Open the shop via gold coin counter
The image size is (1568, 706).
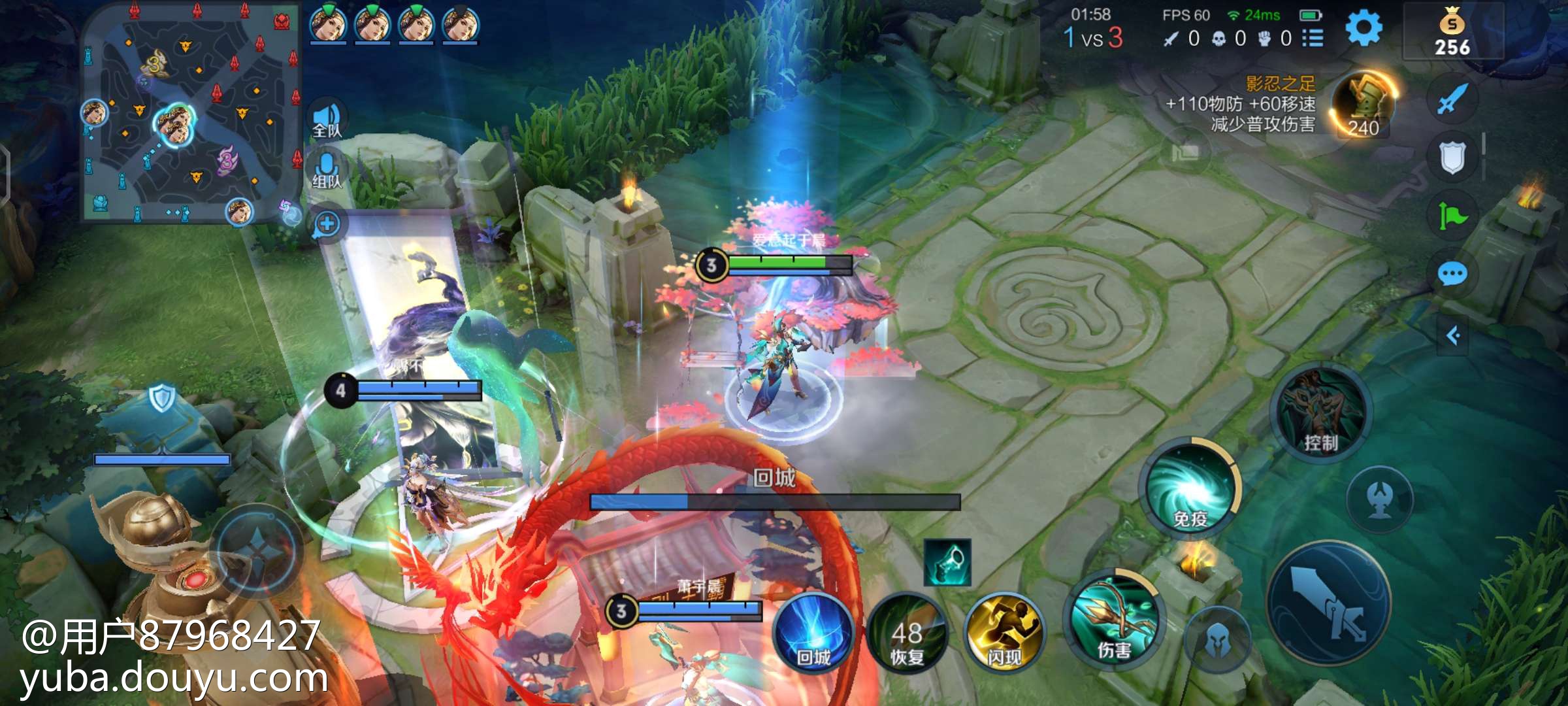pyautogui.click(x=1452, y=33)
